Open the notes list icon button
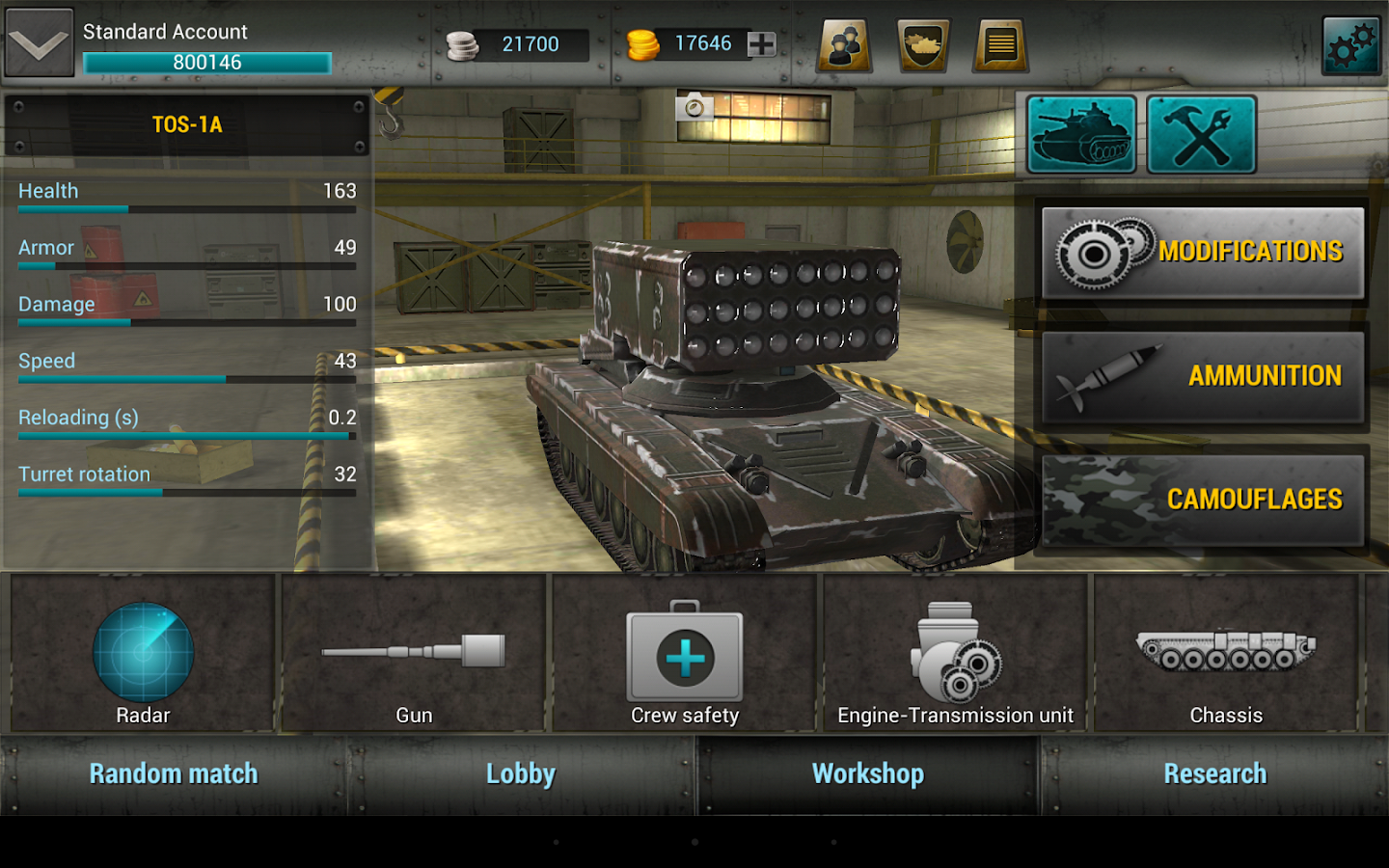The image size is (1389, 868). coord(1001,44)
